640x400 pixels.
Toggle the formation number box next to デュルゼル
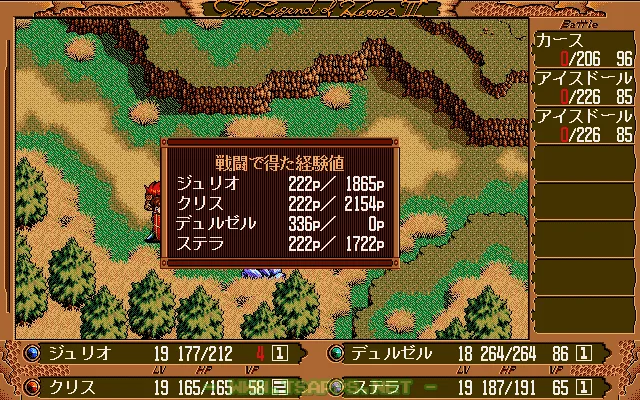(584, 353)
